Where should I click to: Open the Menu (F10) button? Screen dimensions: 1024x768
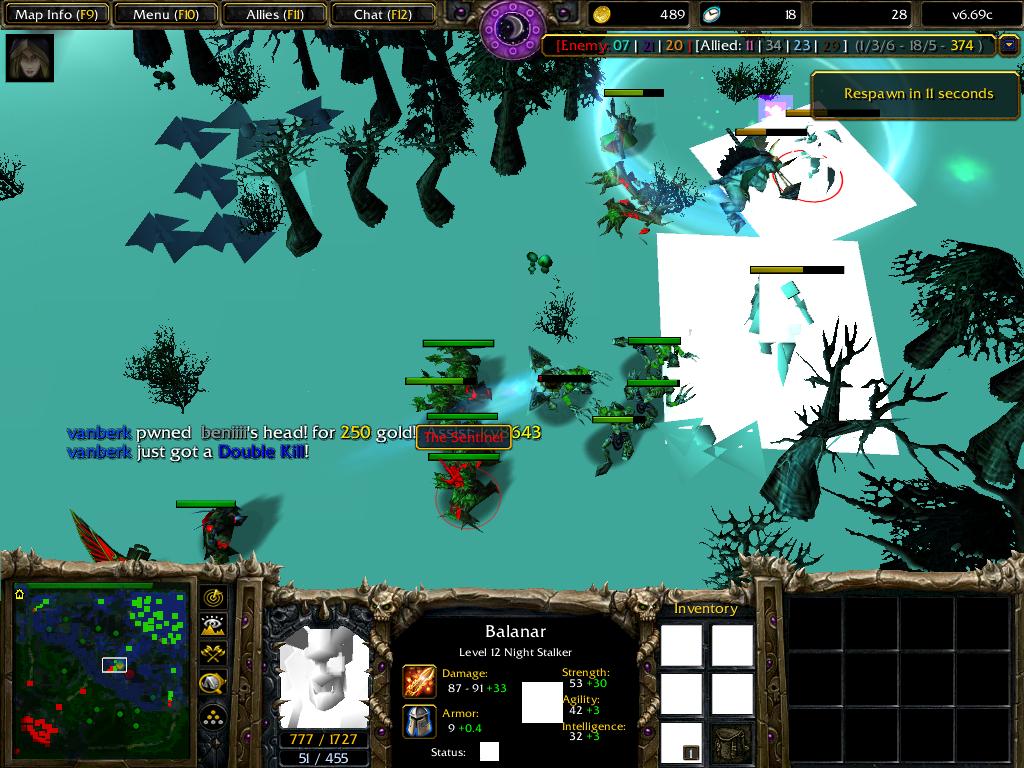pyautogui.click(x=165, y=15)
